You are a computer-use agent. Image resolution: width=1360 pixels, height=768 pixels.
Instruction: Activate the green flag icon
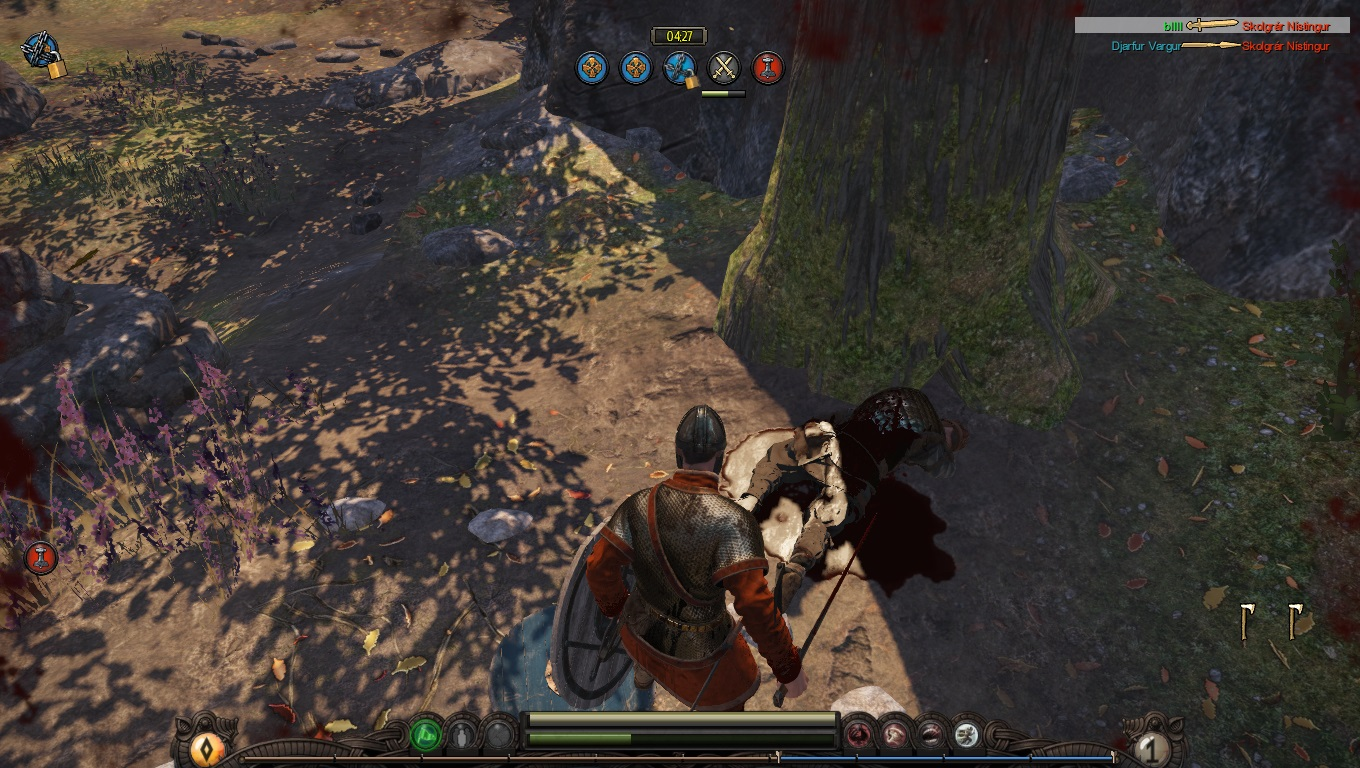click(426, 736)
